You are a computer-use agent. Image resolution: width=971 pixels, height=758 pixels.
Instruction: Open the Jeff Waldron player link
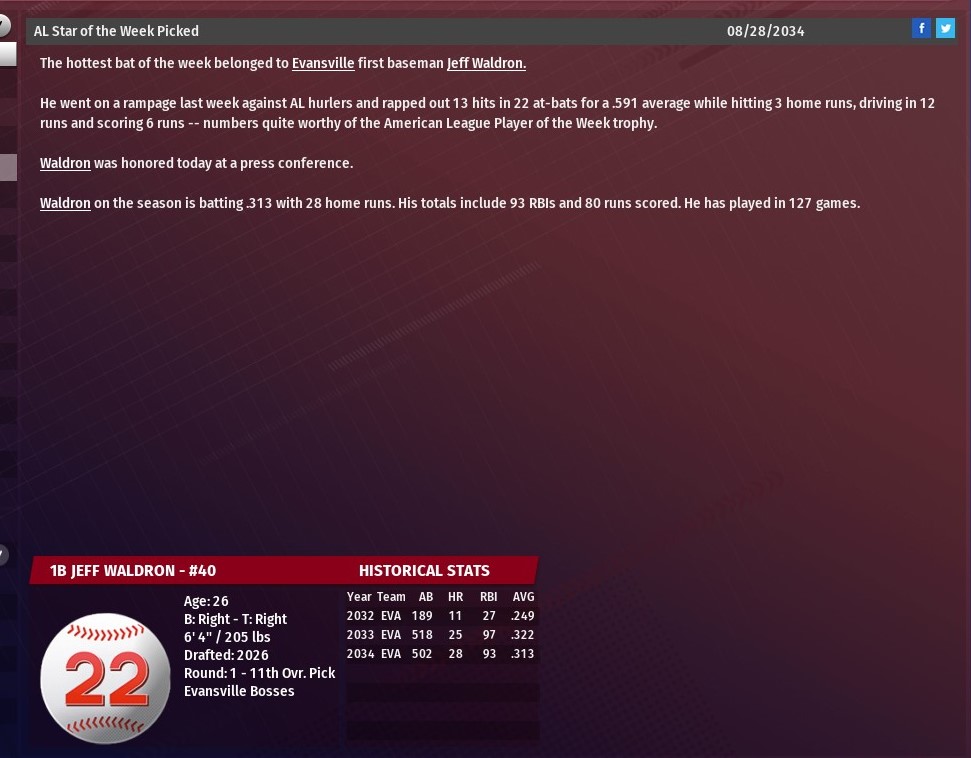pos(486,63)
